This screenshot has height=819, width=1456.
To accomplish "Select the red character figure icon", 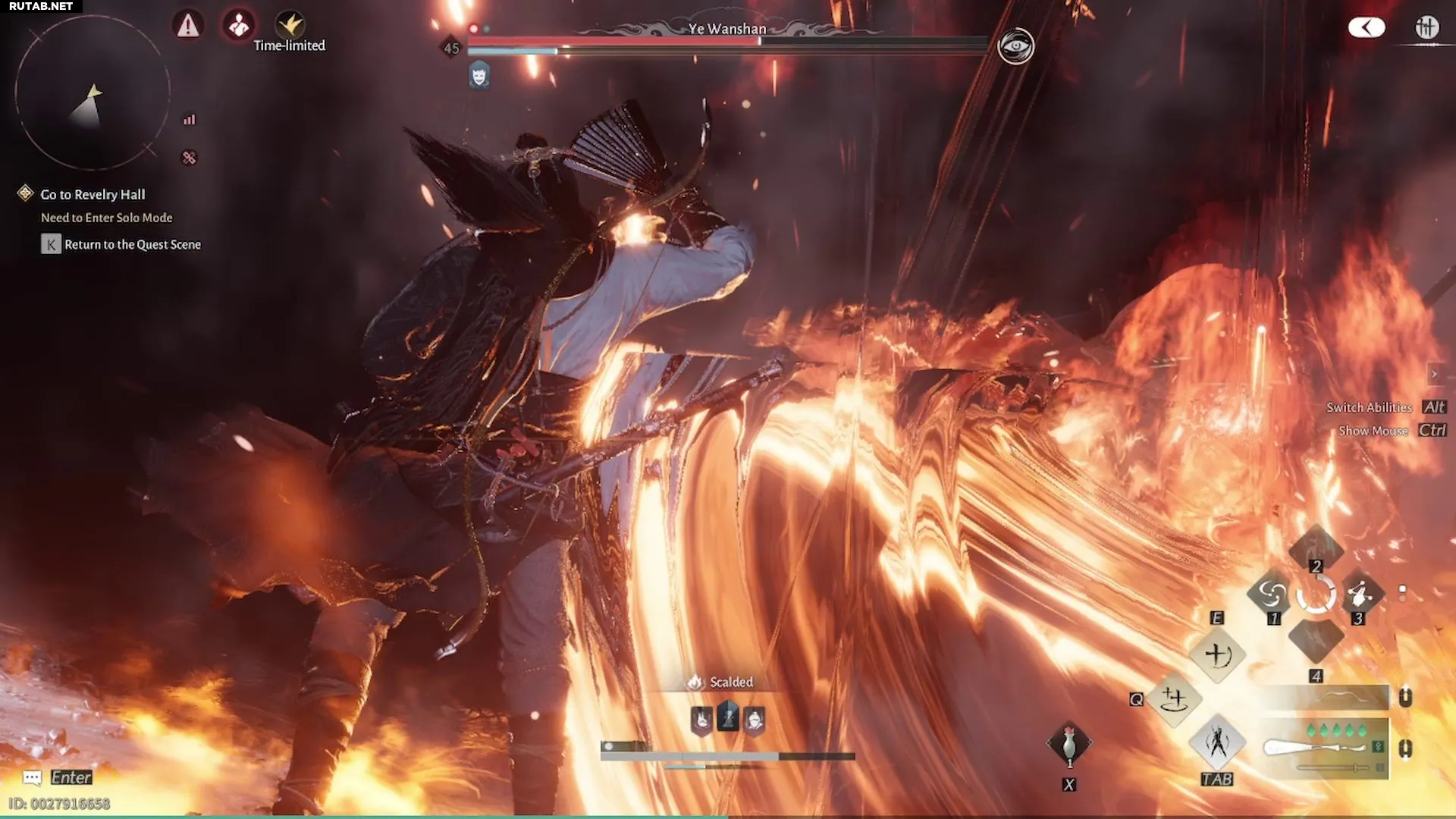I will click(x=239, y=26).
